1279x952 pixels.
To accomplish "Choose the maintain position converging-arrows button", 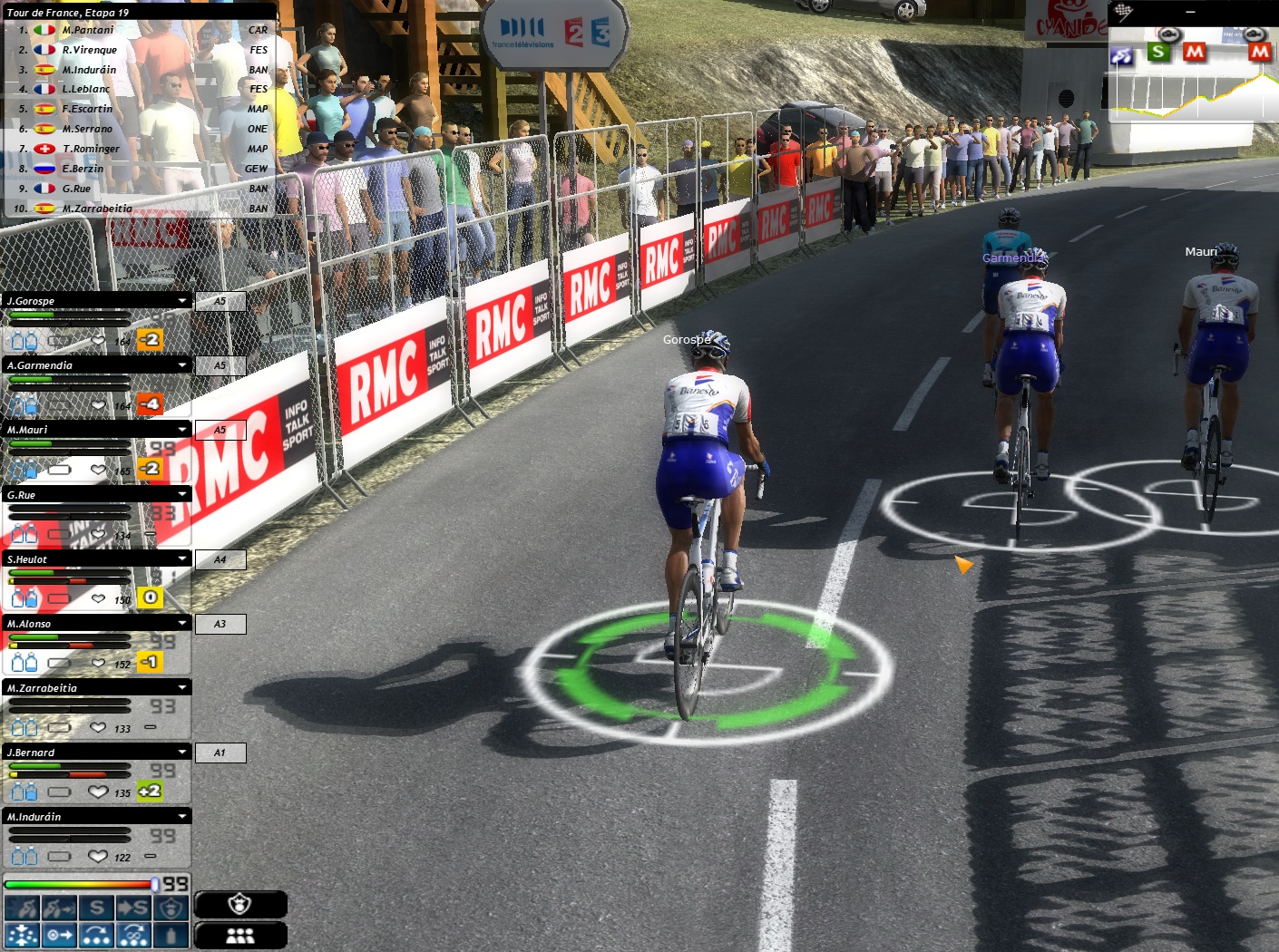I will (x=22, y=935).
